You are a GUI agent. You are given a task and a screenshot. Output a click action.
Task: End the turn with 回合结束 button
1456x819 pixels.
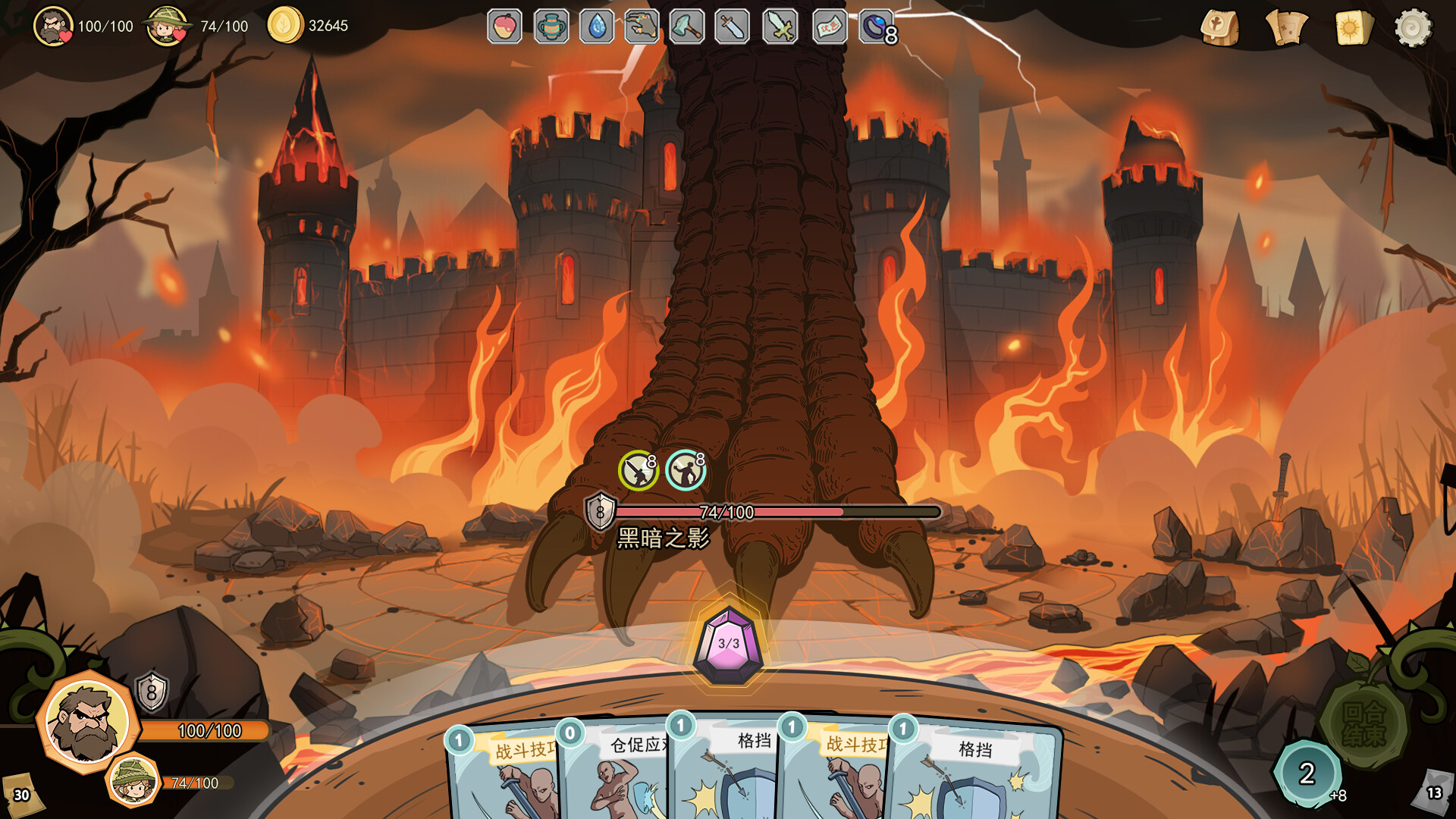click(1363, 724)
